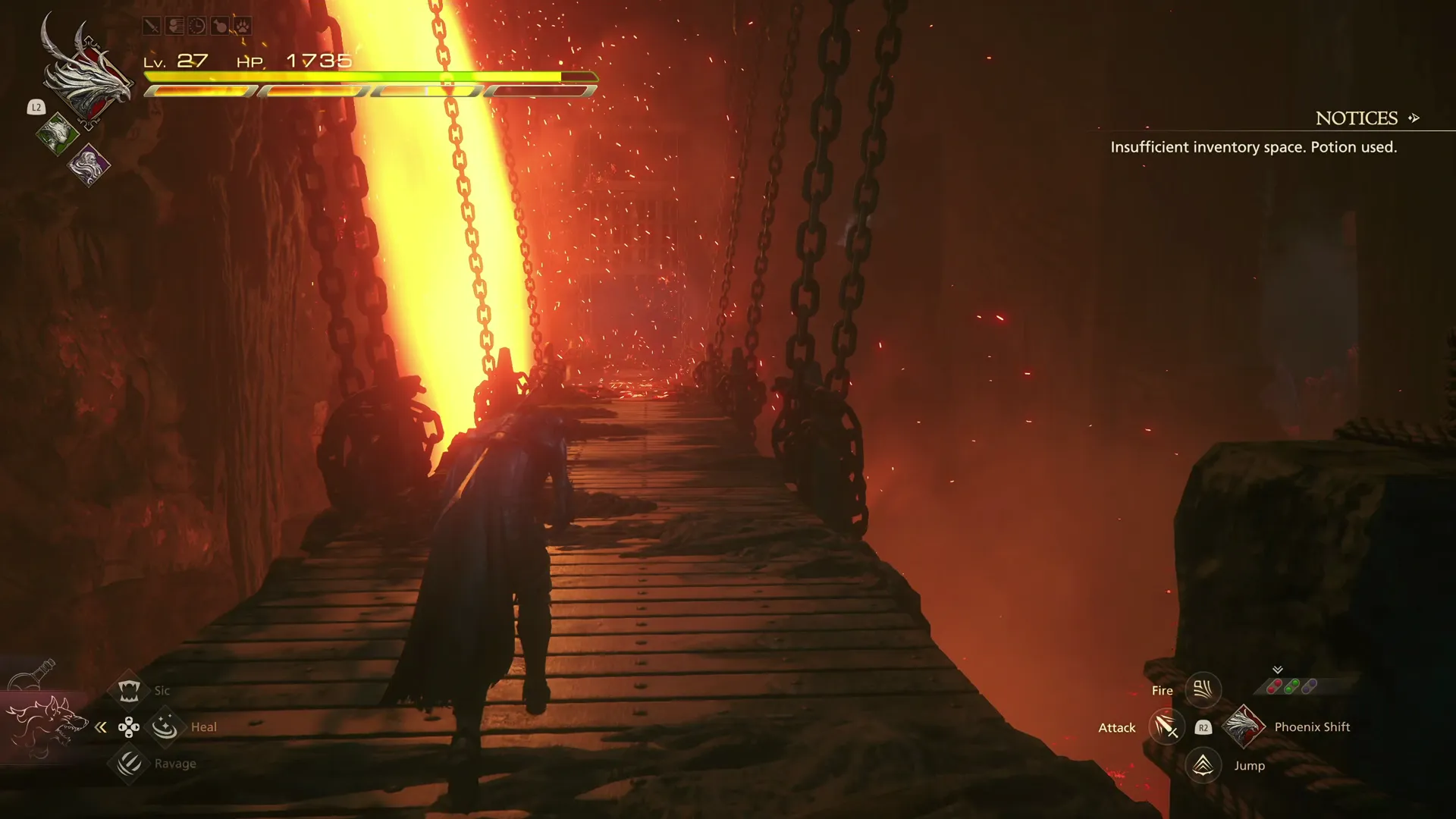Toggle the purple ability pill indicator
The height and width of the screenshot is (819, 1456).
tap(1309, 685)
